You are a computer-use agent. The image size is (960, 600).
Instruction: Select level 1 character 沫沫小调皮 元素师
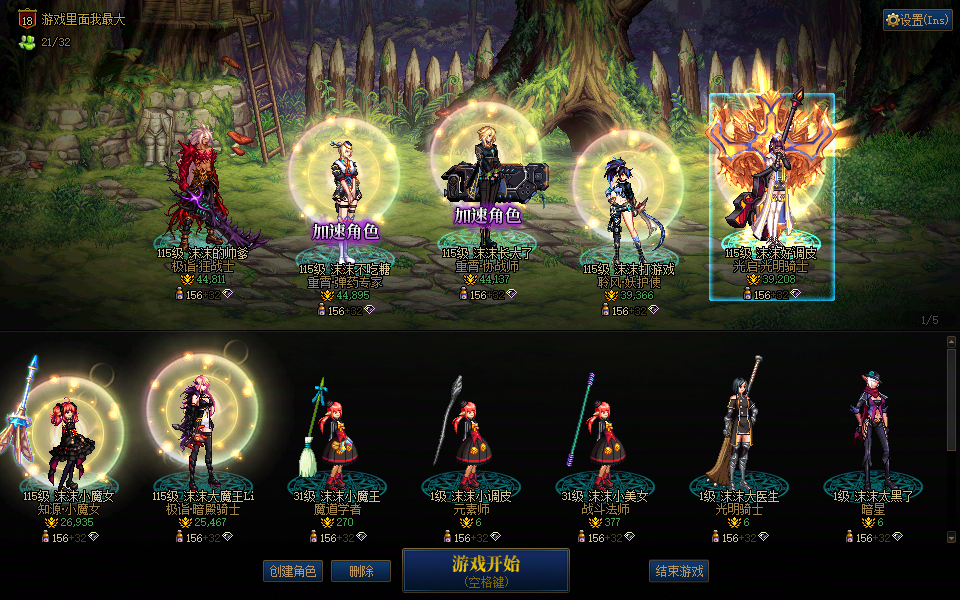(474, 440)
